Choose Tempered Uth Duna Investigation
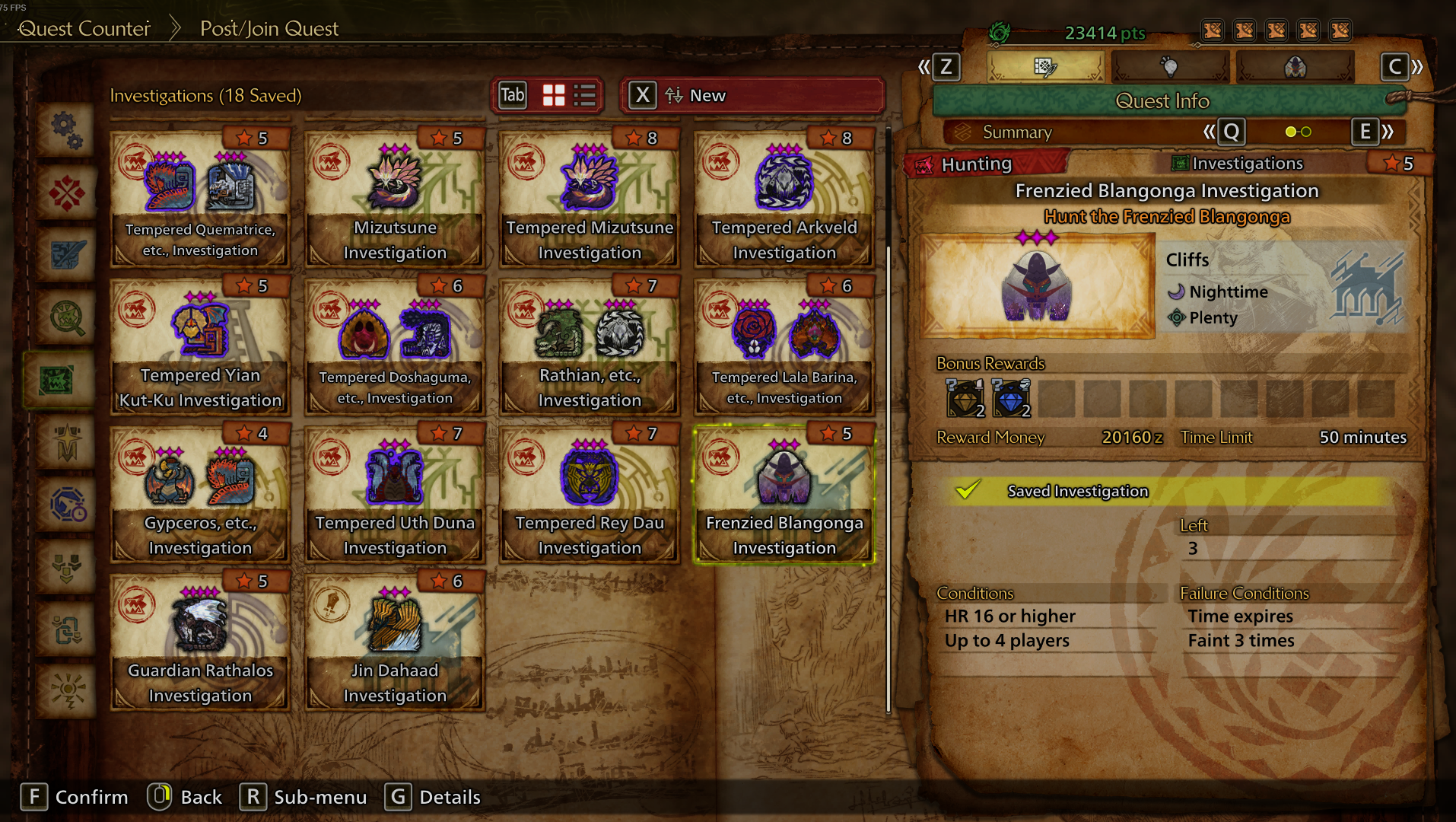 (x=395, y=495)
